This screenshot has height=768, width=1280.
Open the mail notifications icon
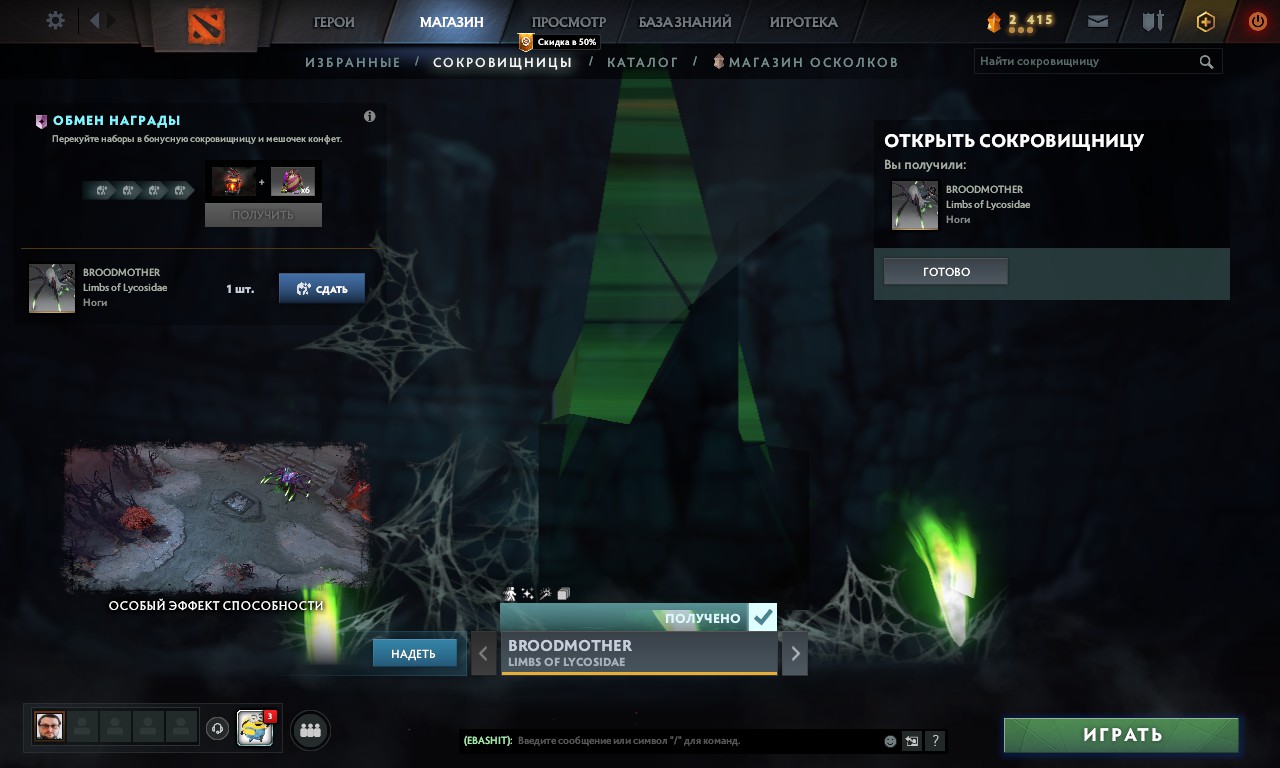(1096, 21)
